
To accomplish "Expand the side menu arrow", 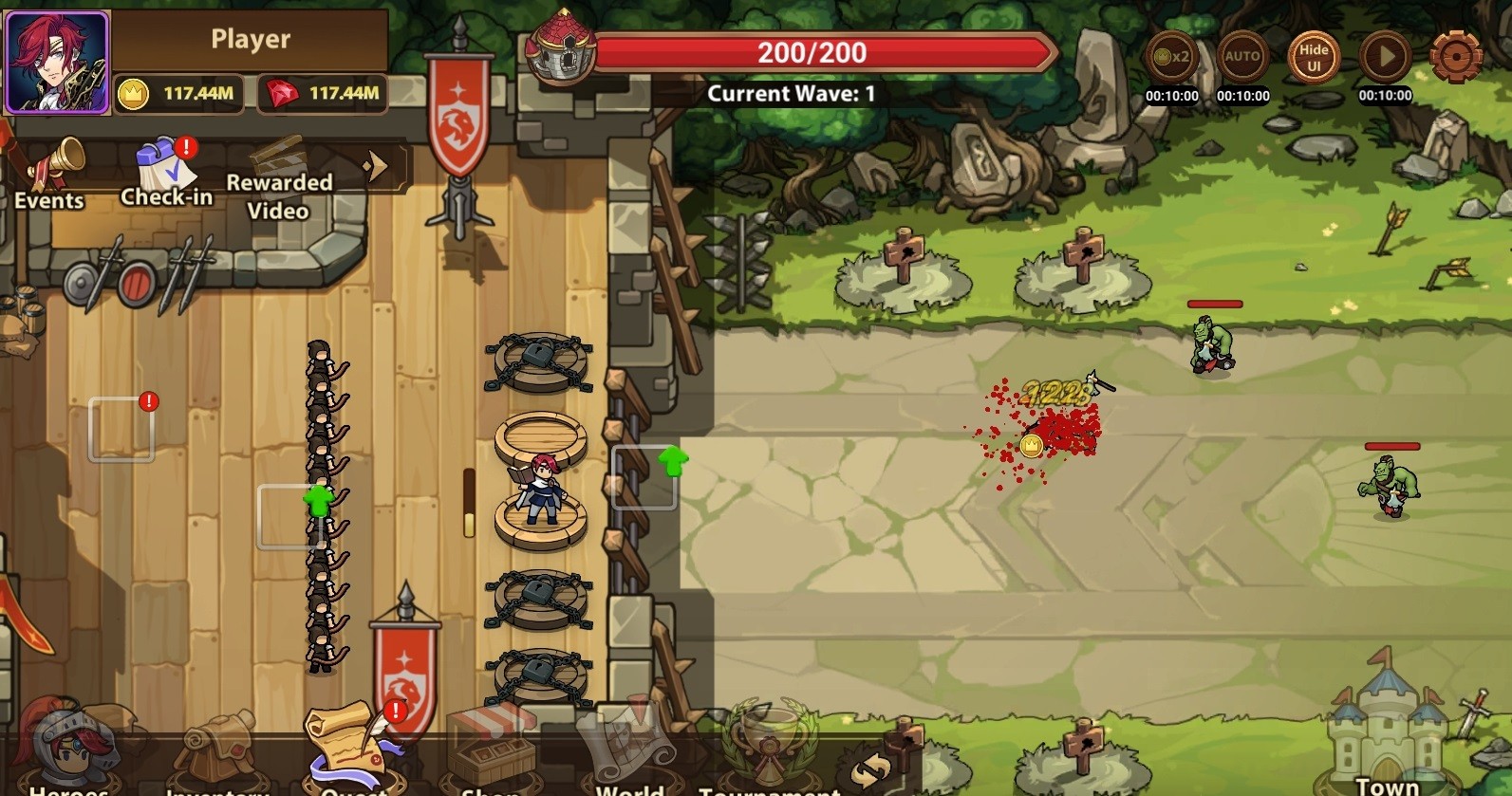I will point(376,167).
